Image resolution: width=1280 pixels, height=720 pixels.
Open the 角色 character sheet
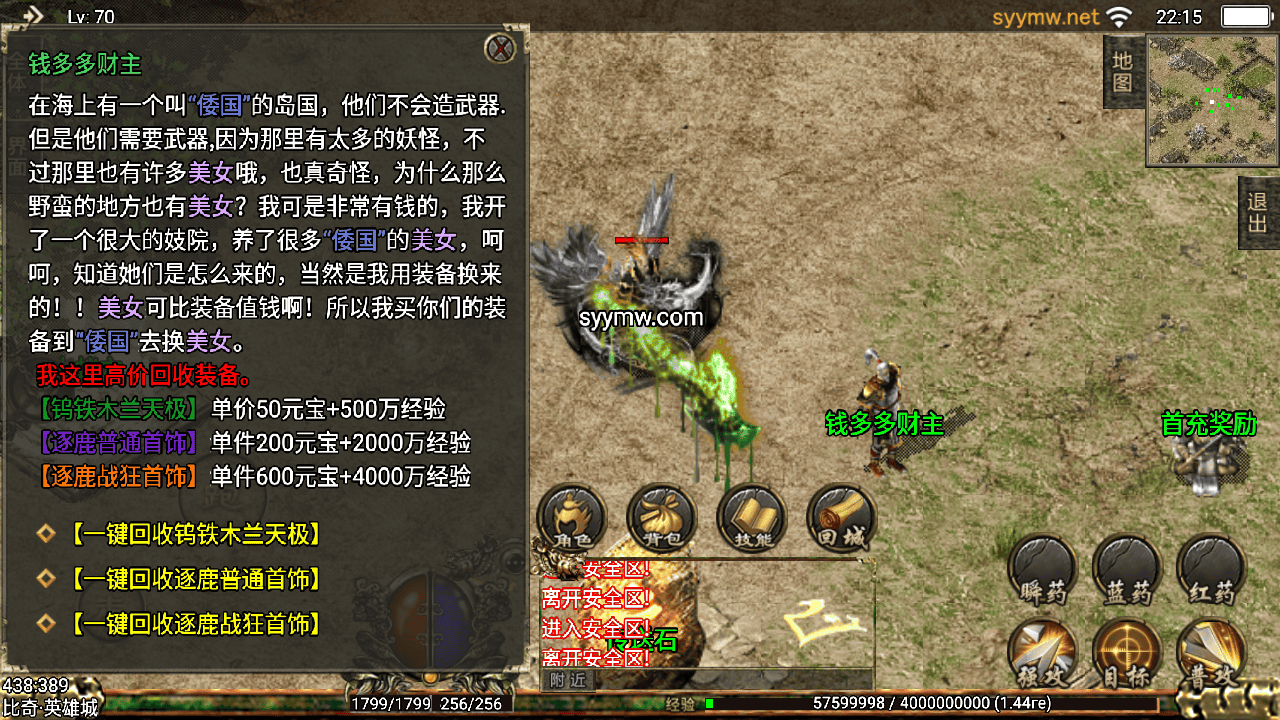coord(572,519)
